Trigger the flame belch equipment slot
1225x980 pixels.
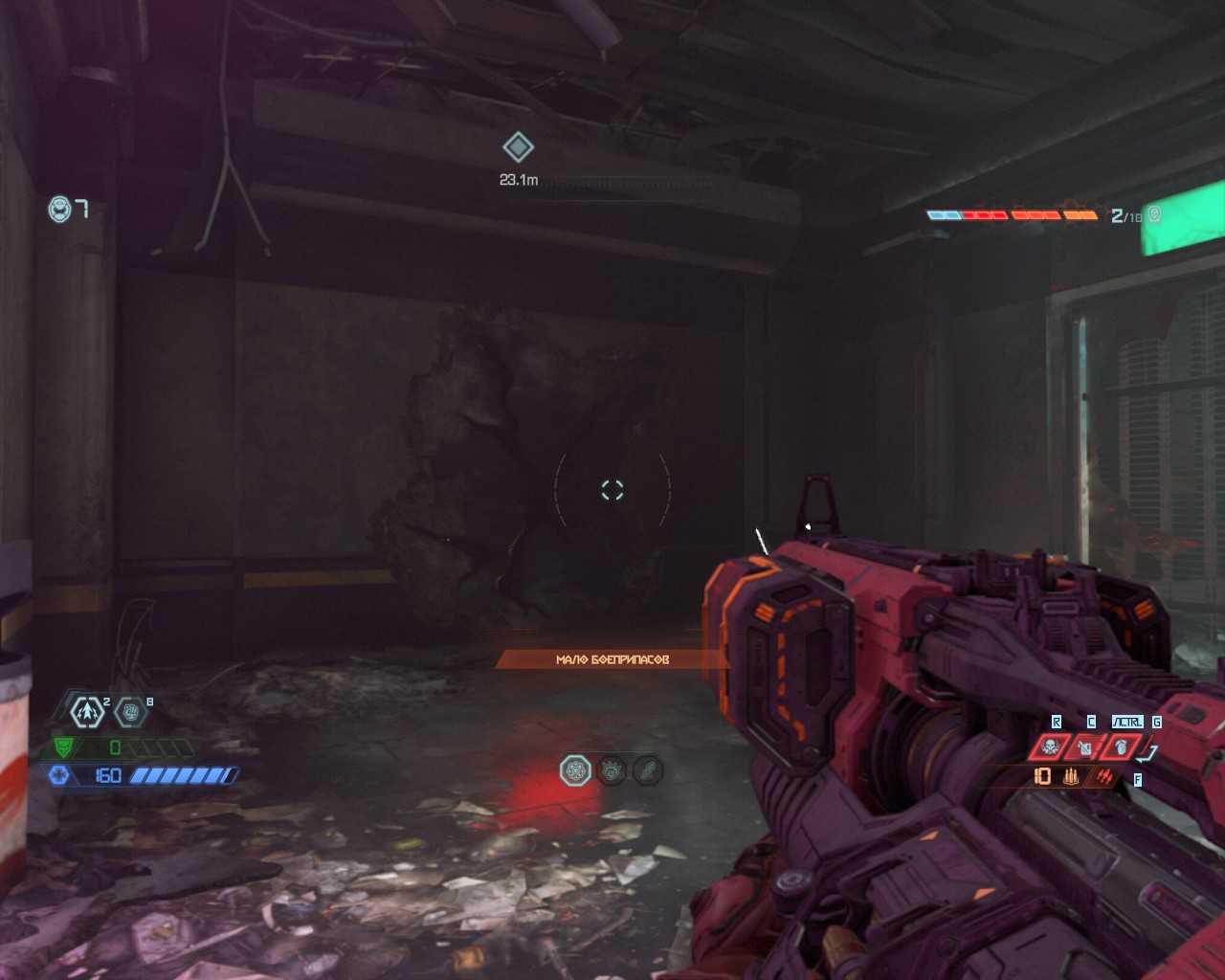pos(1120,746)
